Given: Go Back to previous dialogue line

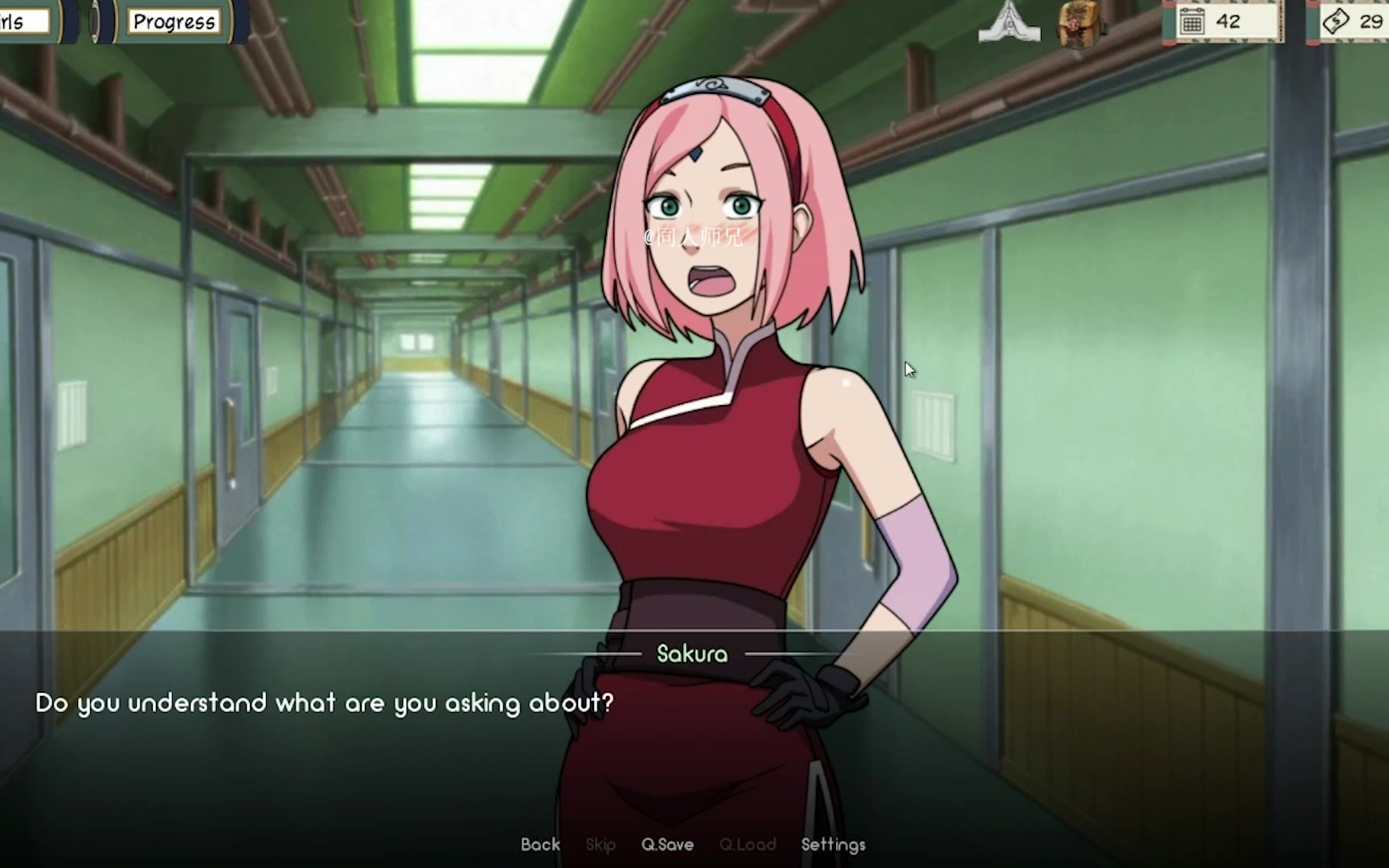Looking at the screenshot, I should 540,845.
